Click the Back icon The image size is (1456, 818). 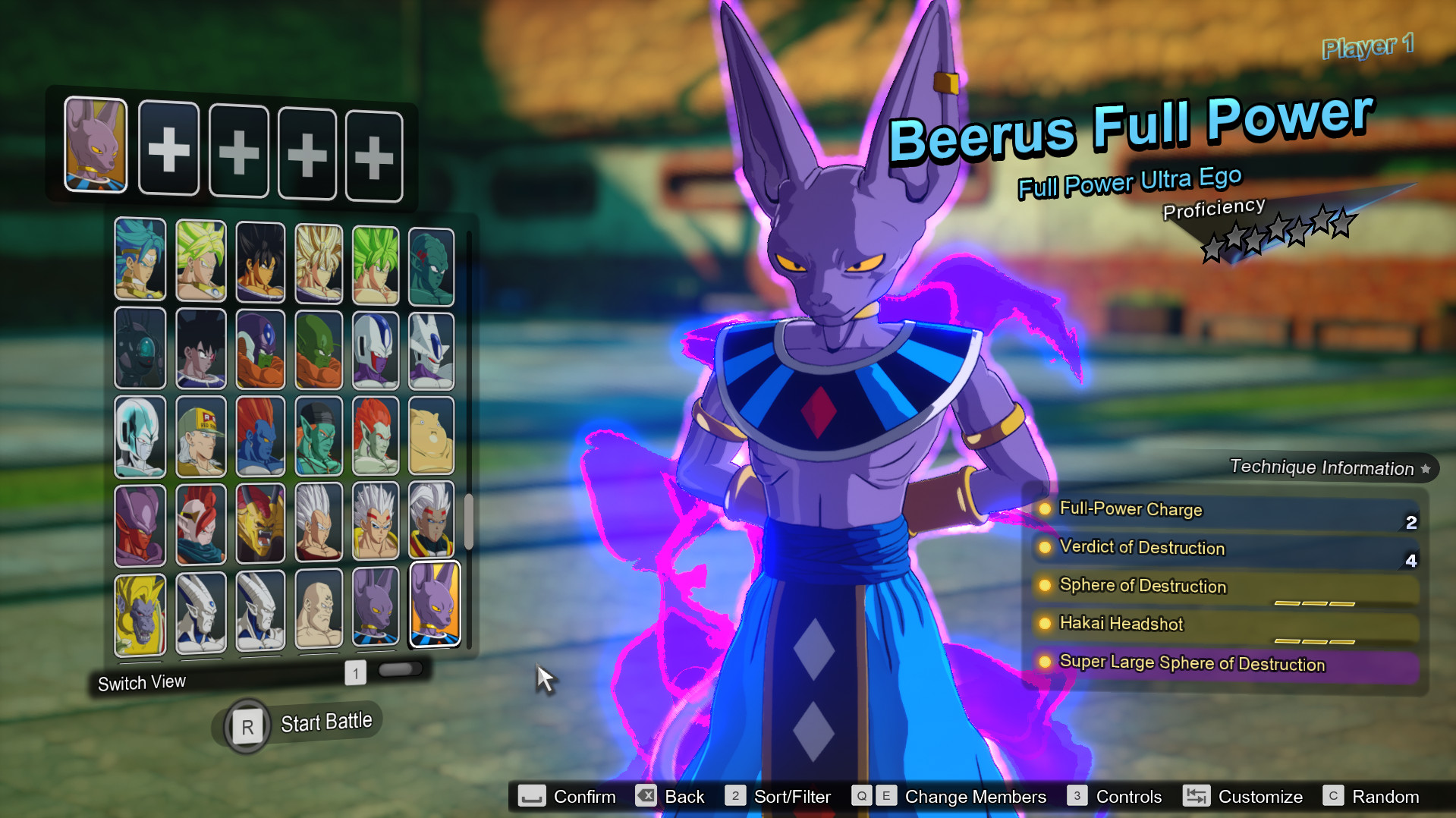(646, 796)
